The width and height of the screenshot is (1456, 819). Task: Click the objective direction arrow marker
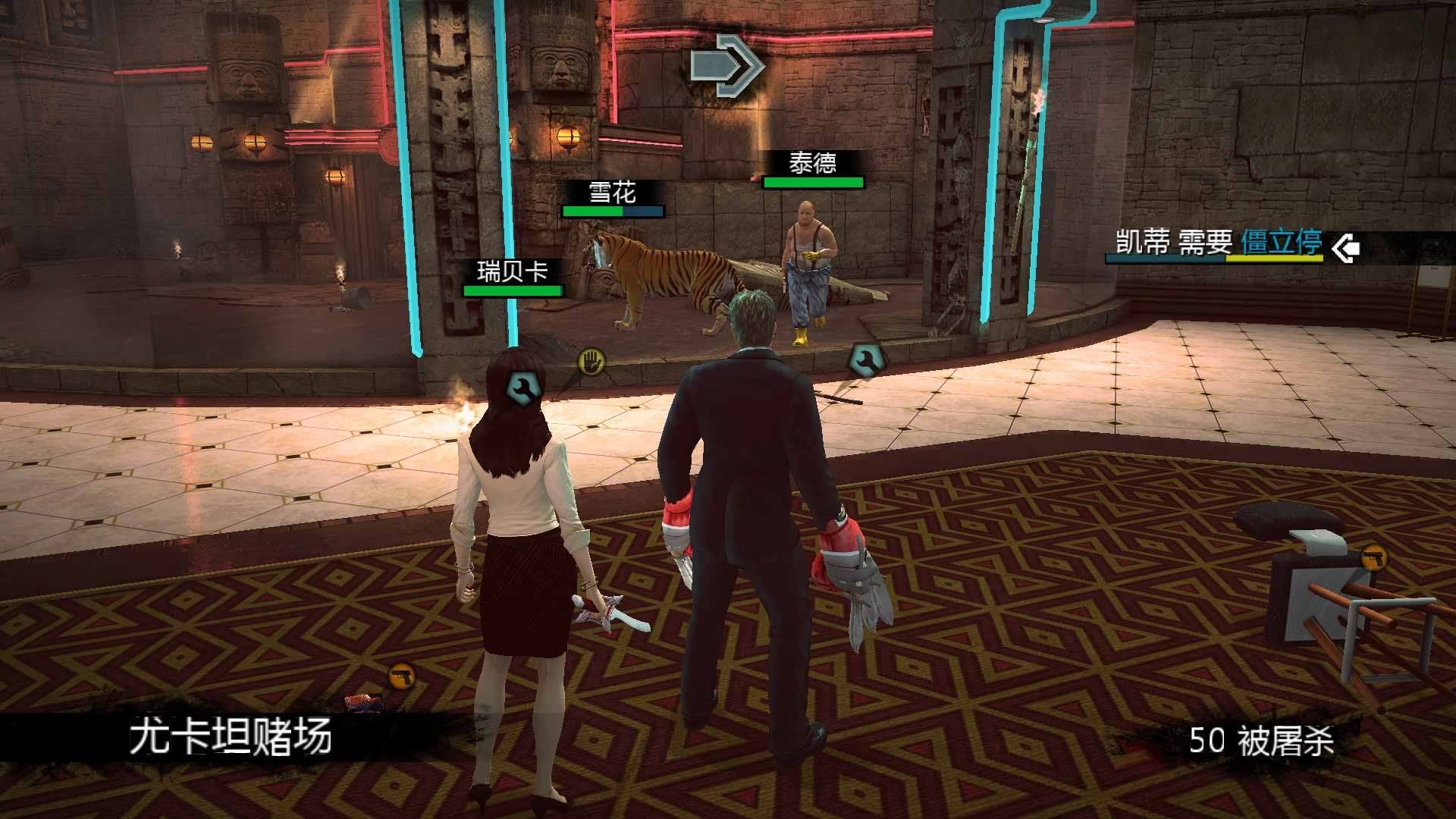[x=726, y=66]
